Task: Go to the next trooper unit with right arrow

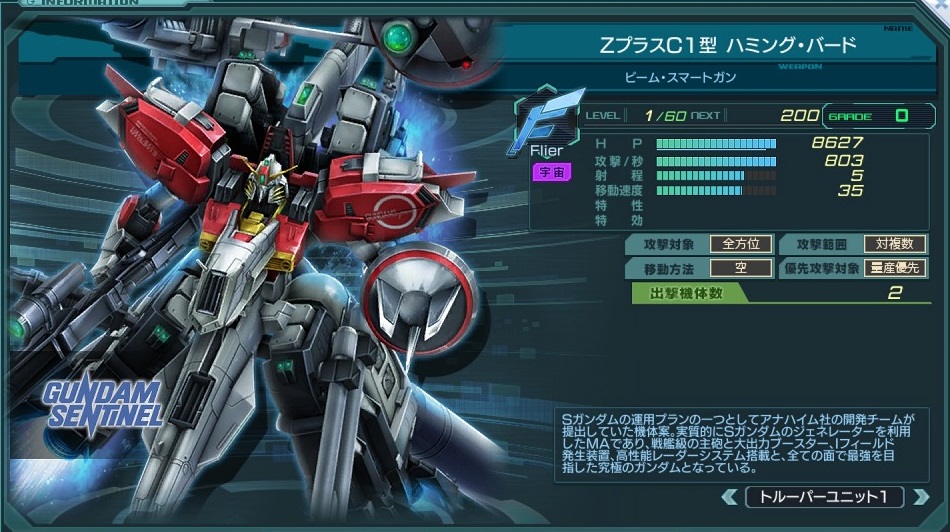Action: (x=920, y=497)
